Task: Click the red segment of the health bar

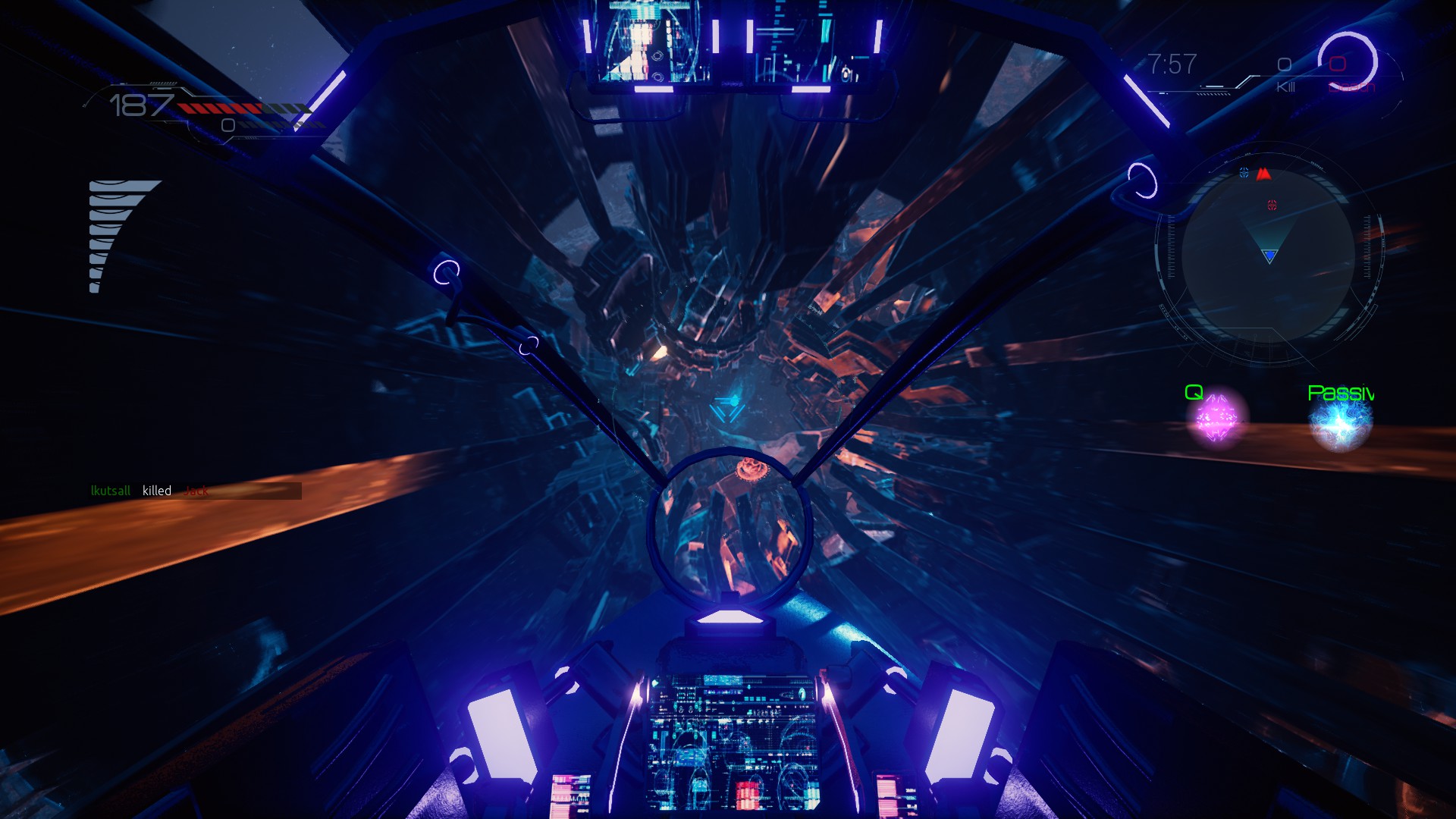Action: pos(221,108)
